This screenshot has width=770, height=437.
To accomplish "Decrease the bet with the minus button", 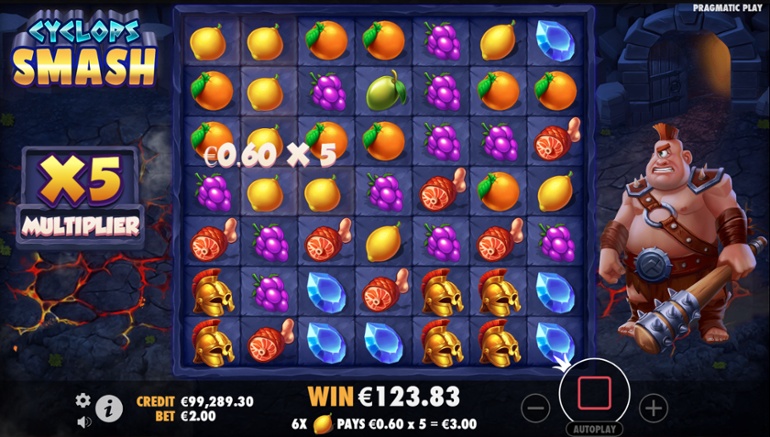I will (537, 407).
